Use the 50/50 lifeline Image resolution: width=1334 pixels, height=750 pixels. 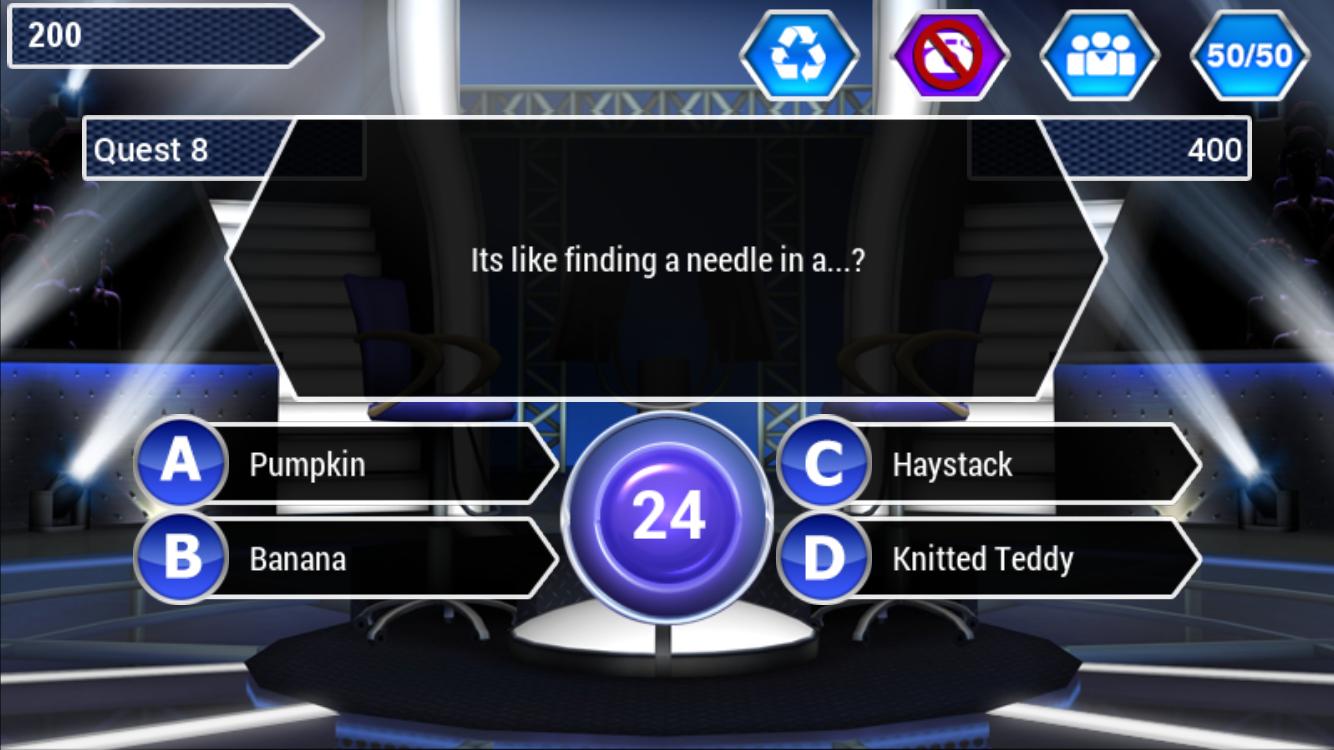tap(1249, 55)
